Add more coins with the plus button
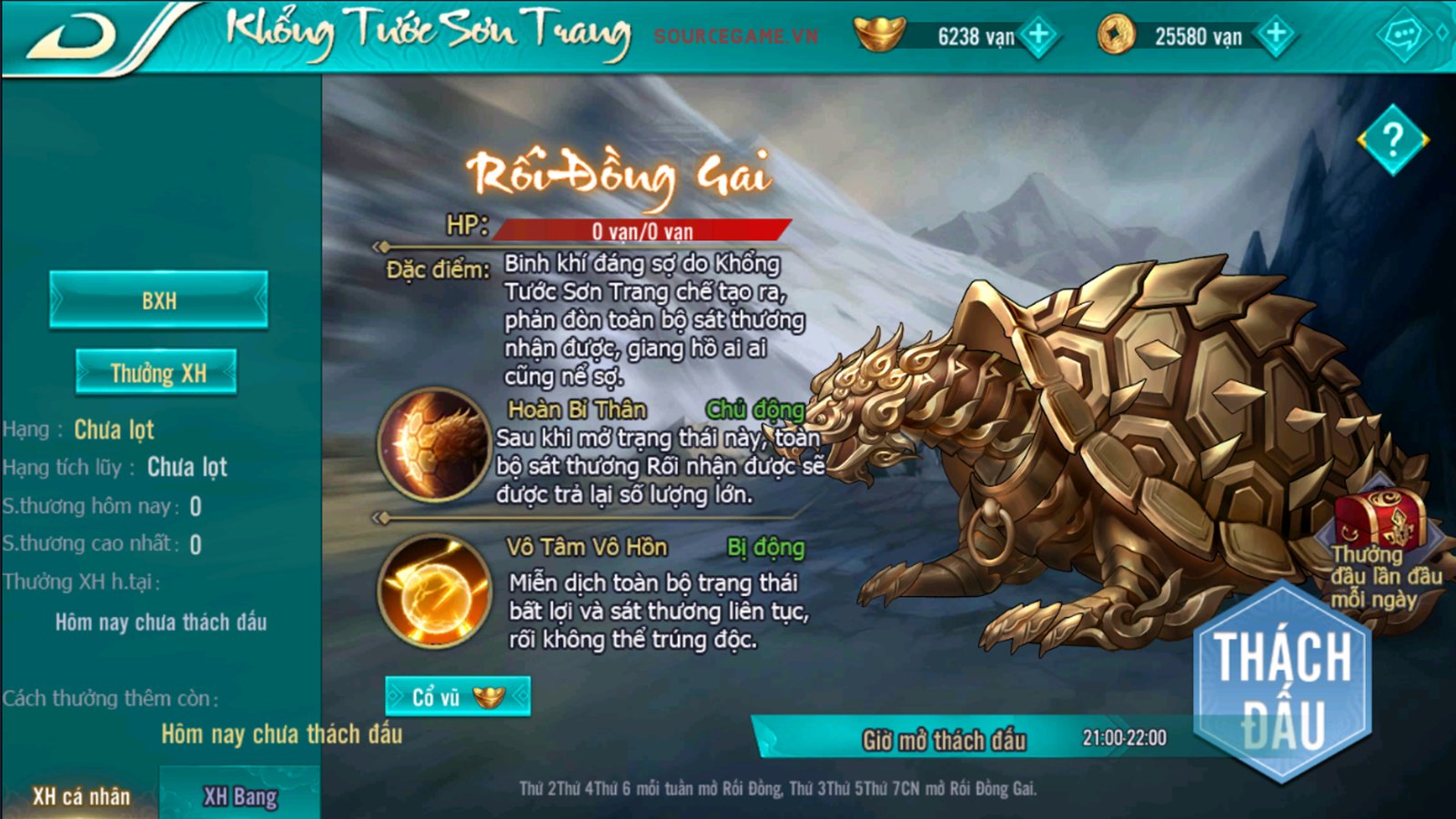1456x819 pixels. point(1276,36)
